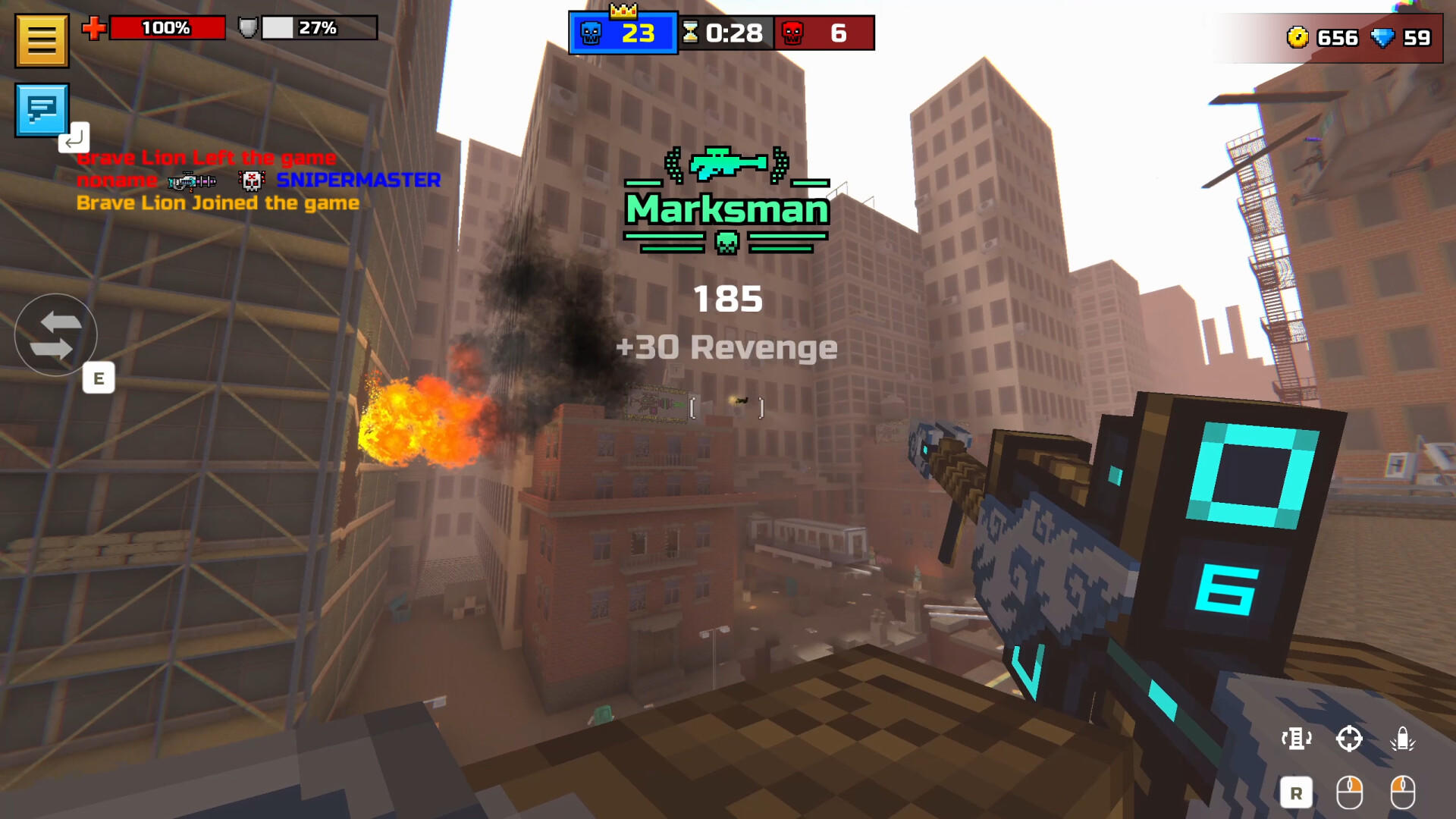Open the chat panel
1456x819 pixels.
[x=42, y=110]
